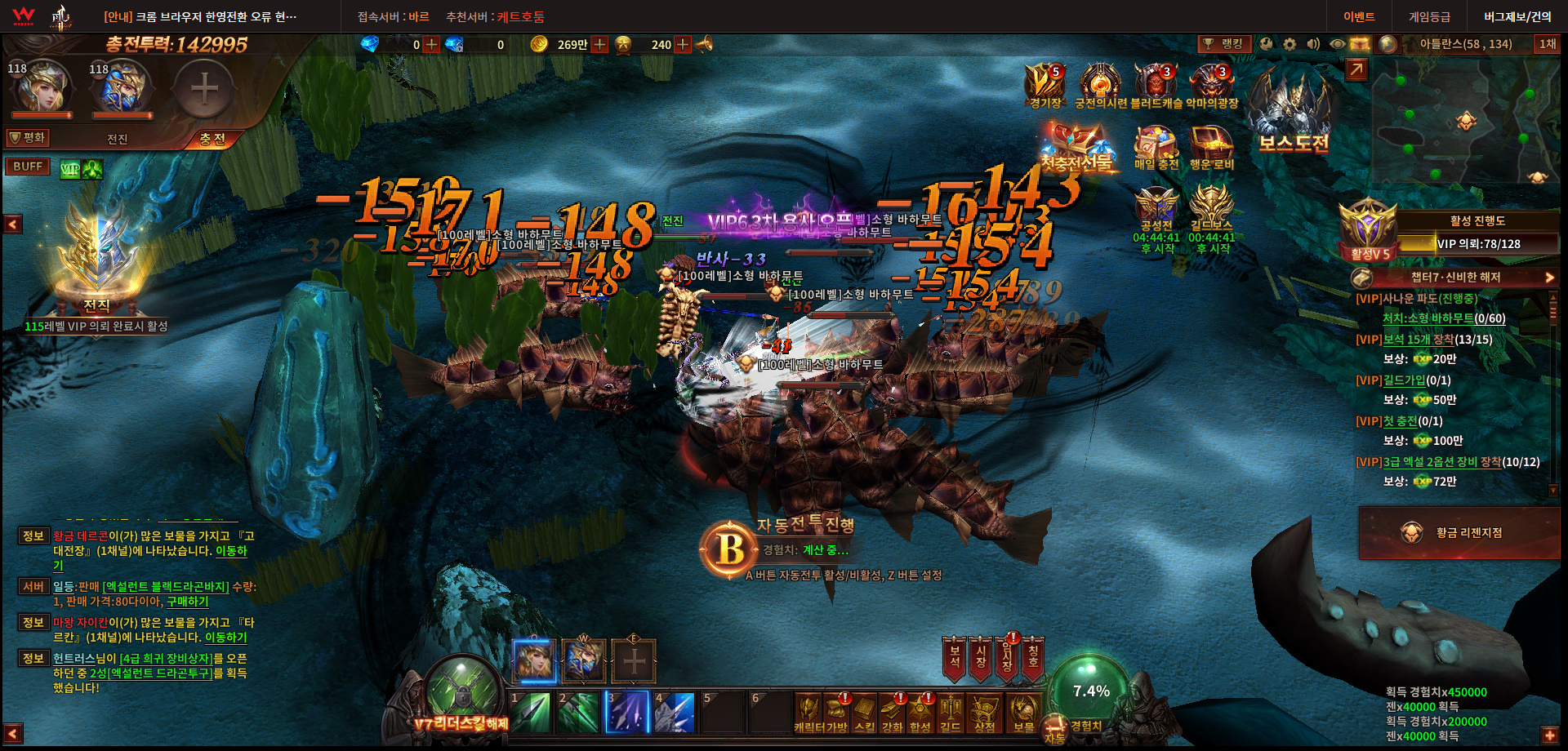Viewport: 1568px width, 751px height.
Task: Click the 충전 recharge button
Action: pos(212,140)
